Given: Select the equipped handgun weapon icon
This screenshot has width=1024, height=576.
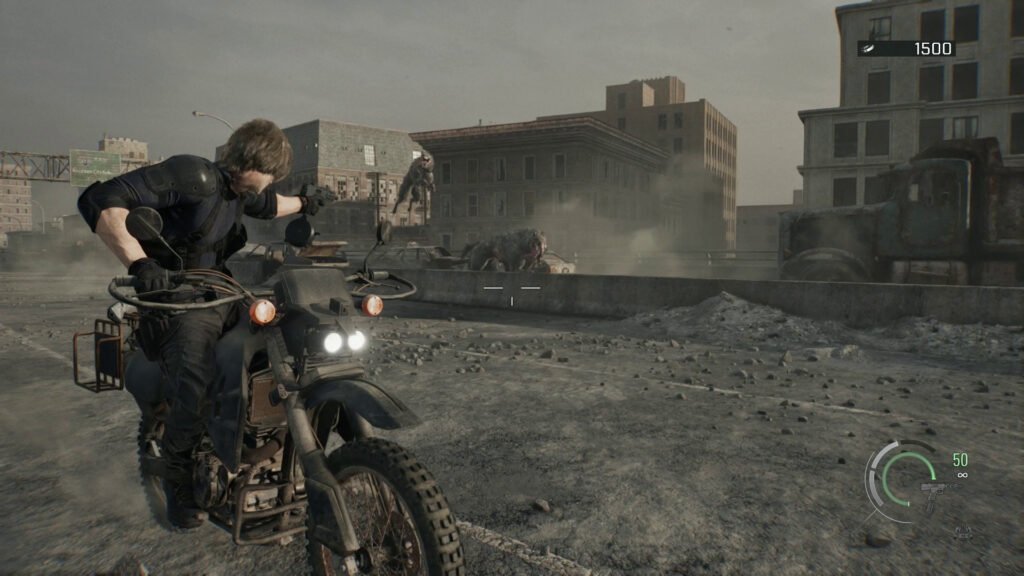Looking at the screenshot, I should pos(933,492).
